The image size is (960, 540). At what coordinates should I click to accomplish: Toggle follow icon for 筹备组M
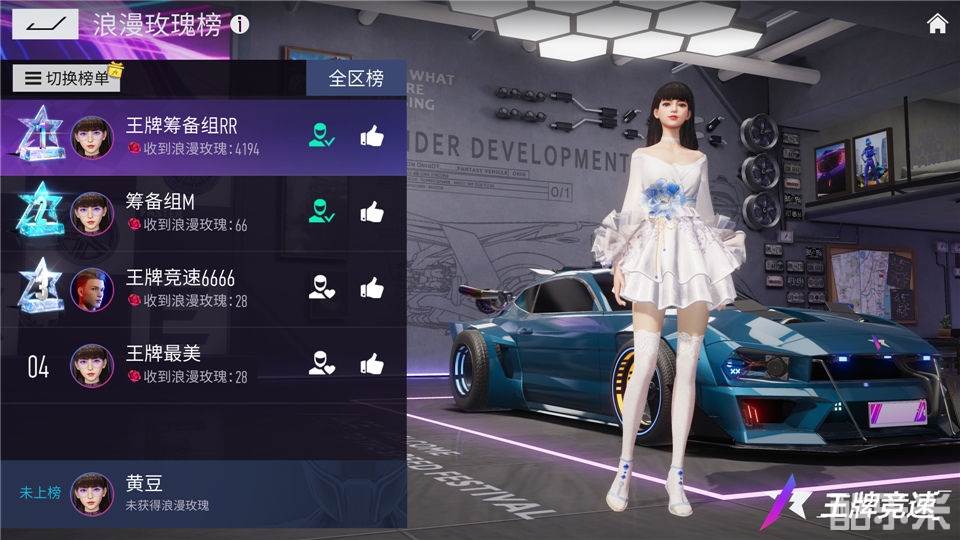(321, 212)
